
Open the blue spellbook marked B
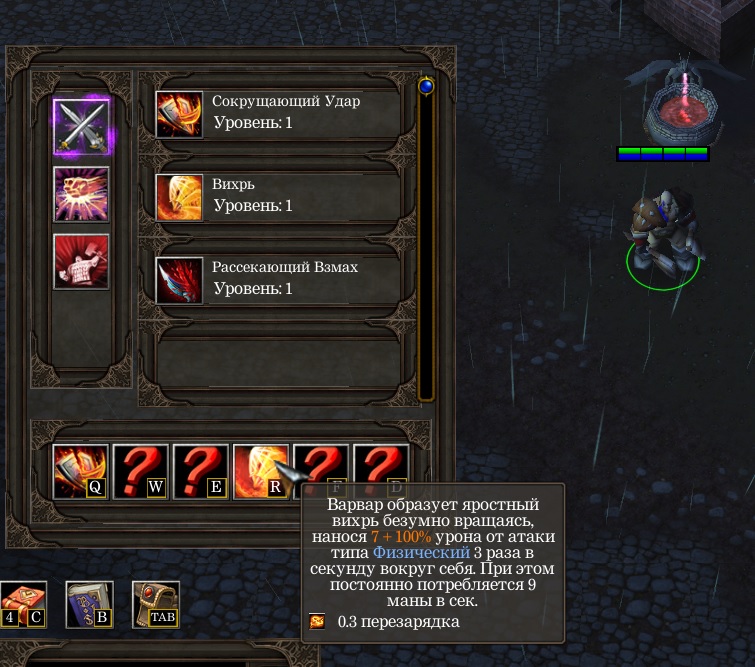(x=90, y=605)
